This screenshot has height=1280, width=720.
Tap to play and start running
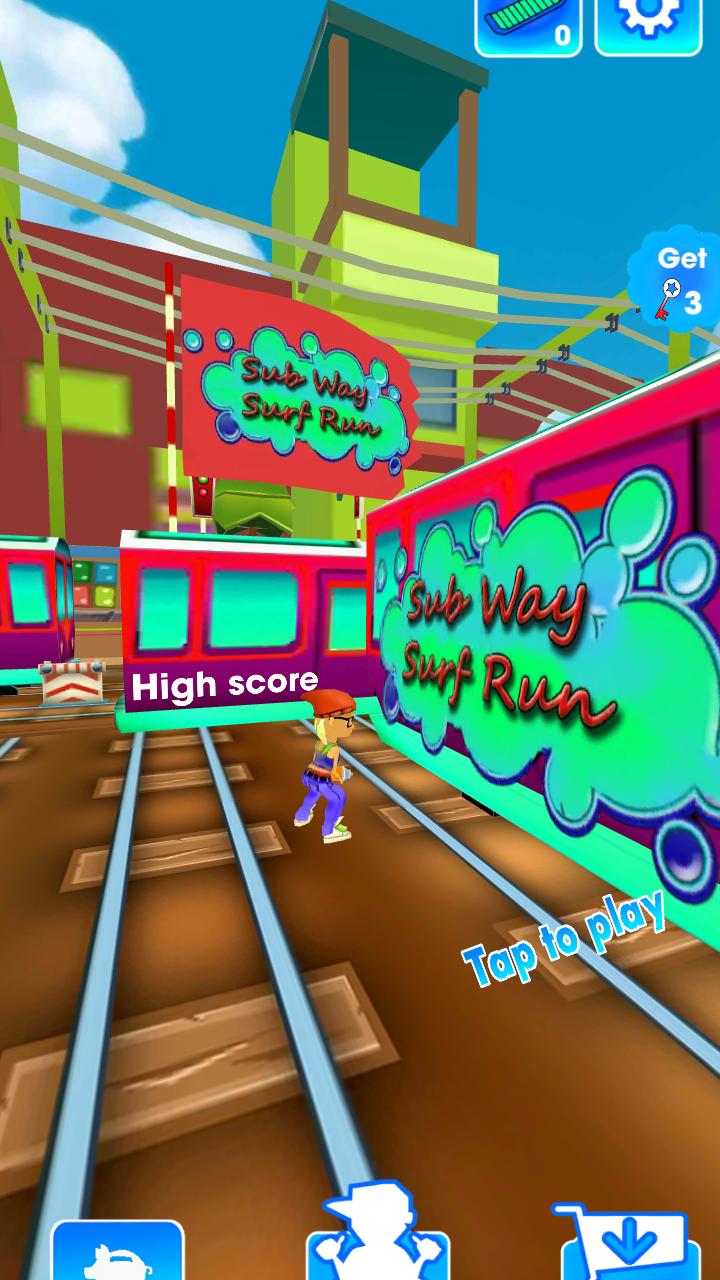point(565,937)
